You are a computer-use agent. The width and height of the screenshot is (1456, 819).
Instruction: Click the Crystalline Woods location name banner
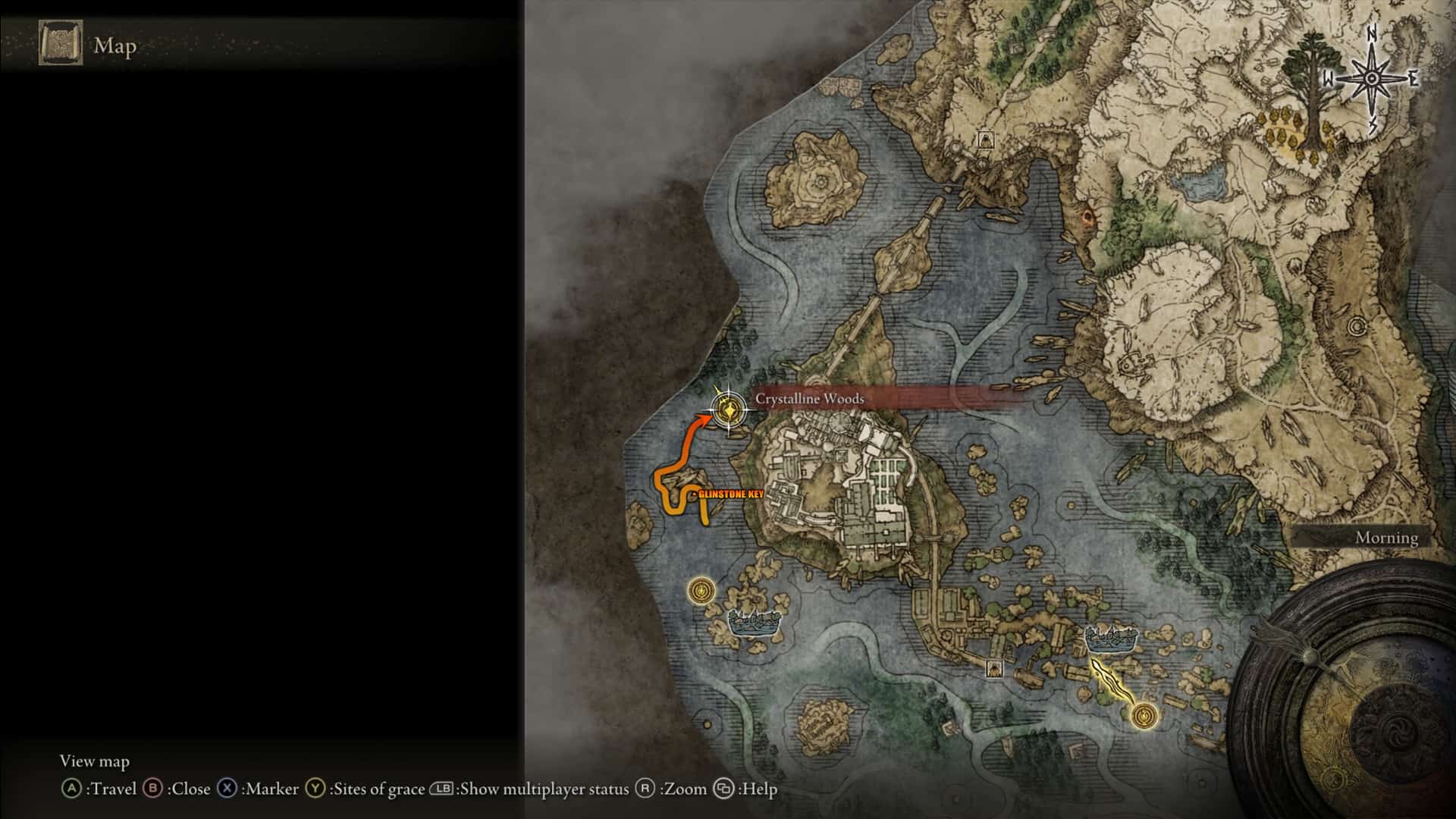[x=810, y=399]
